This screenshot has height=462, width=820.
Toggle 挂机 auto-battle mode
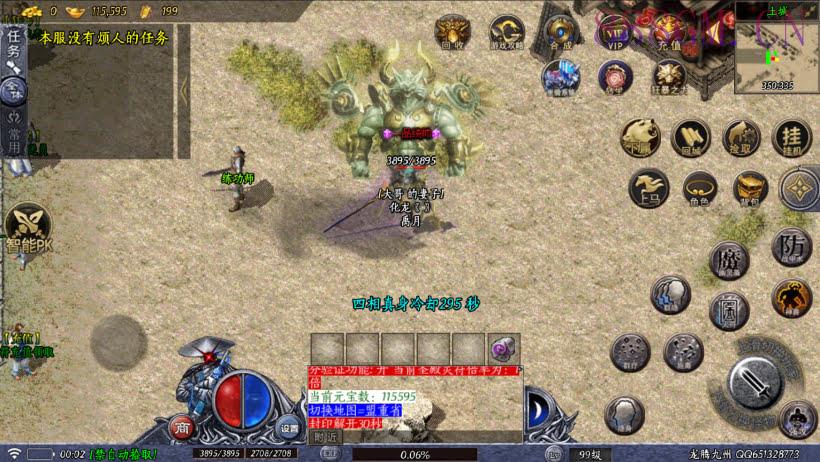coord(792,137)
